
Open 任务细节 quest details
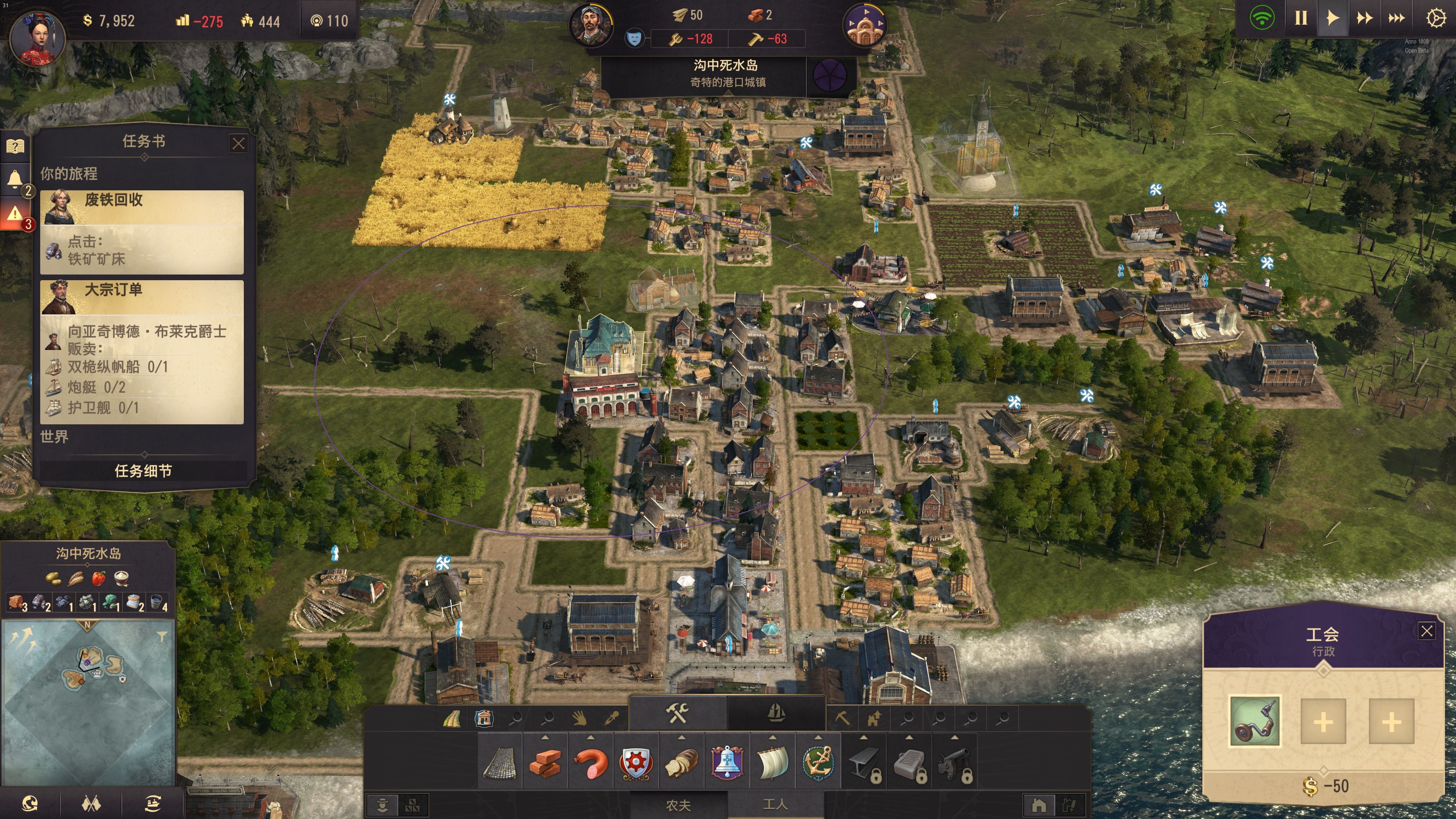tap(143, 471)
